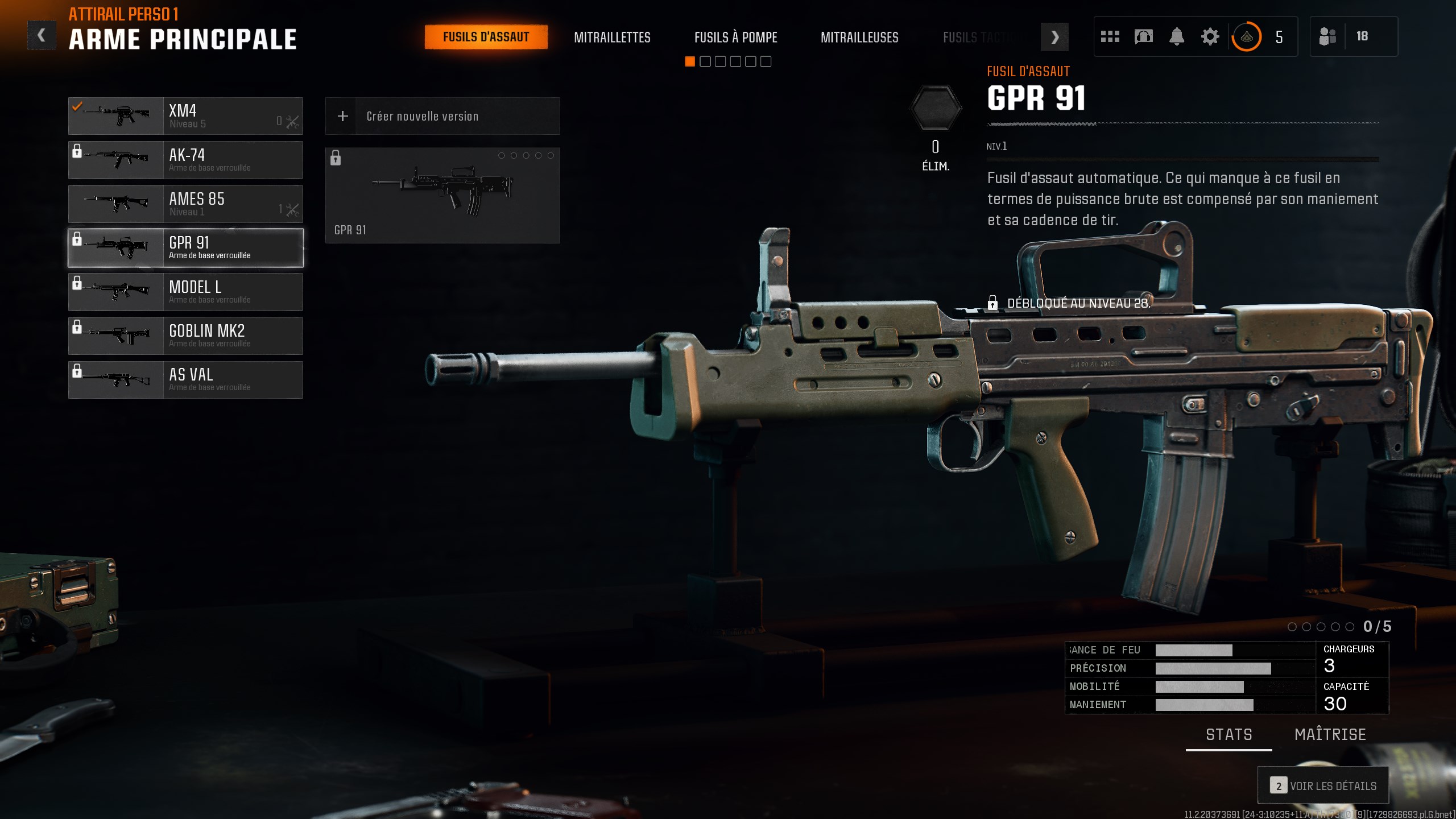Click VOIR LES DÉTAILS
The height and width of the screenshot is (819, 1456).
point(1323,785)
